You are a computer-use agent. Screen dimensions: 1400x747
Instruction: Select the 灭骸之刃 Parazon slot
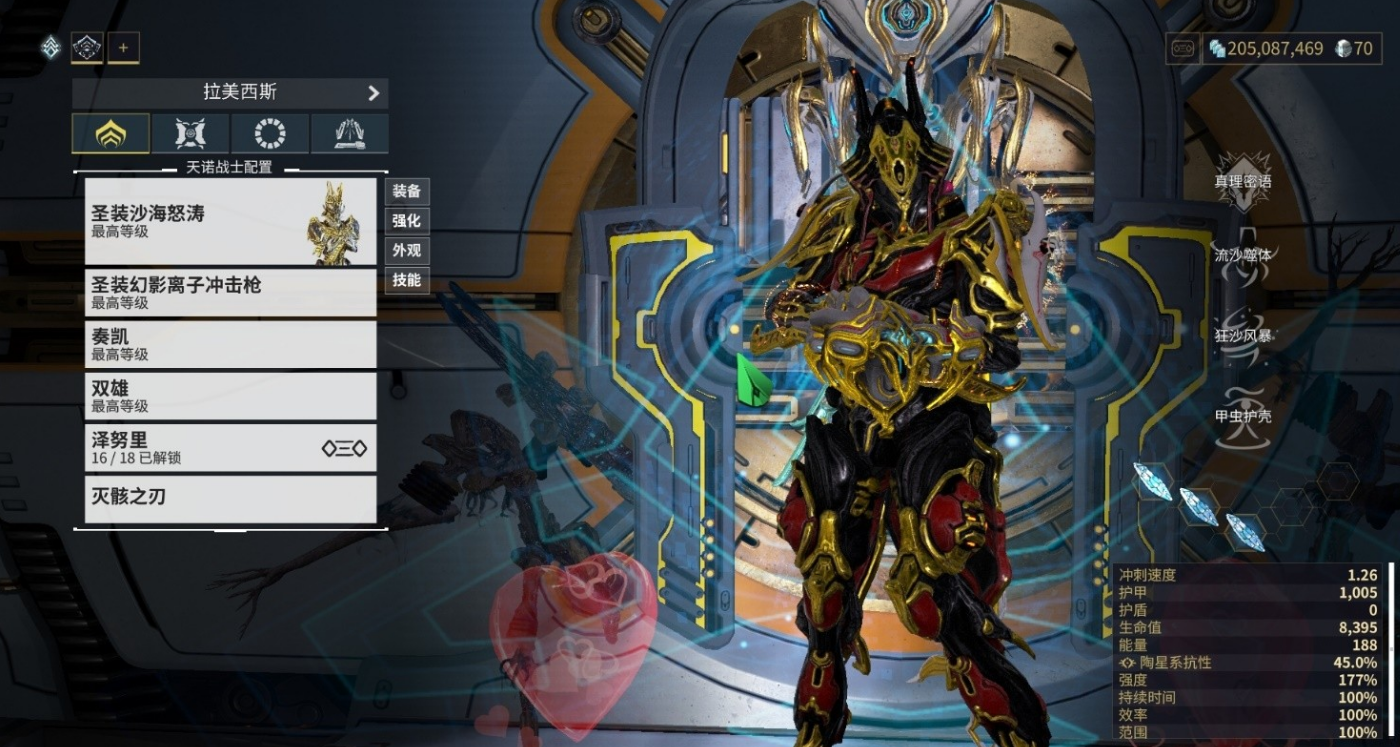tap(230, 498)
